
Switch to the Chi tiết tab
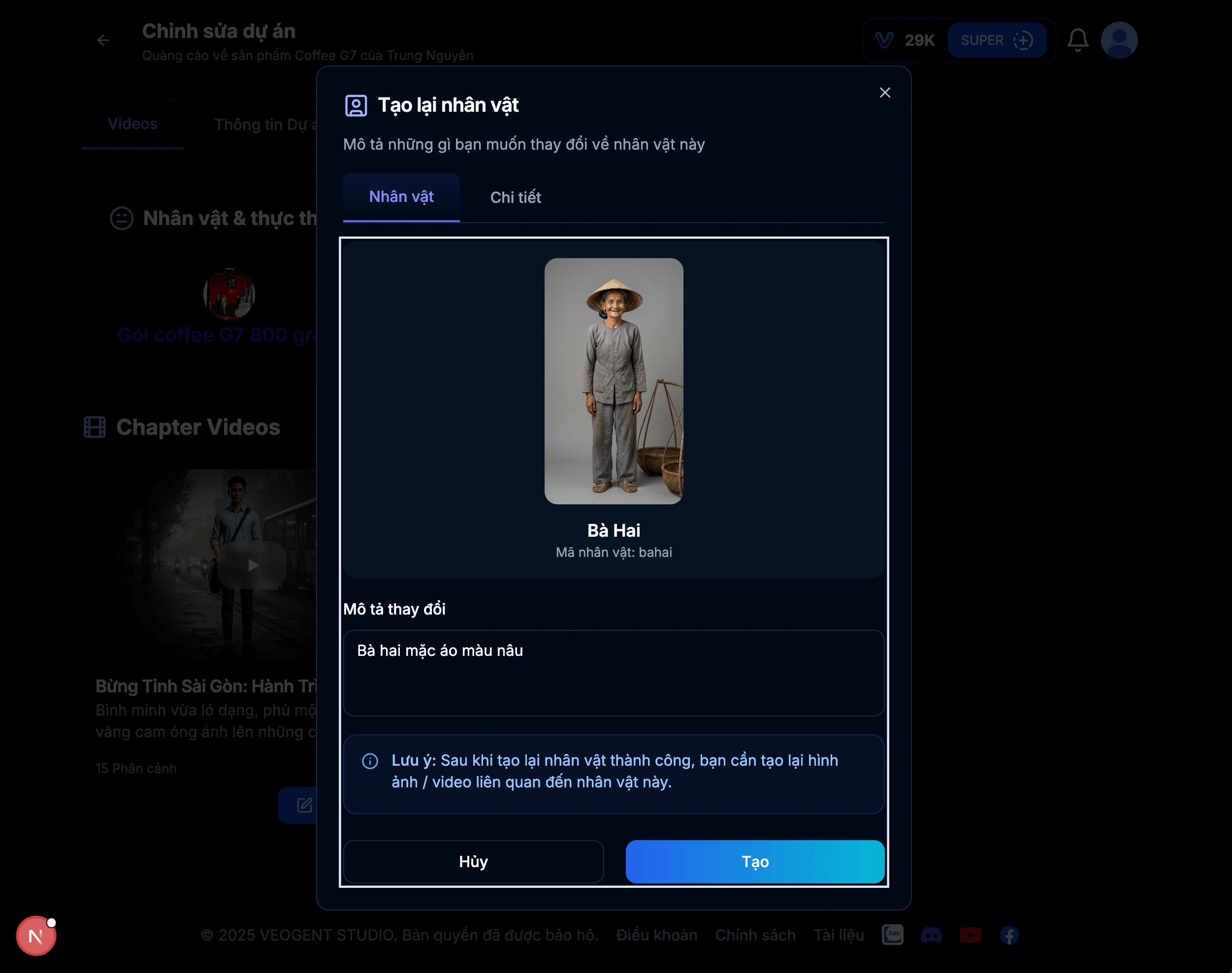515,196
